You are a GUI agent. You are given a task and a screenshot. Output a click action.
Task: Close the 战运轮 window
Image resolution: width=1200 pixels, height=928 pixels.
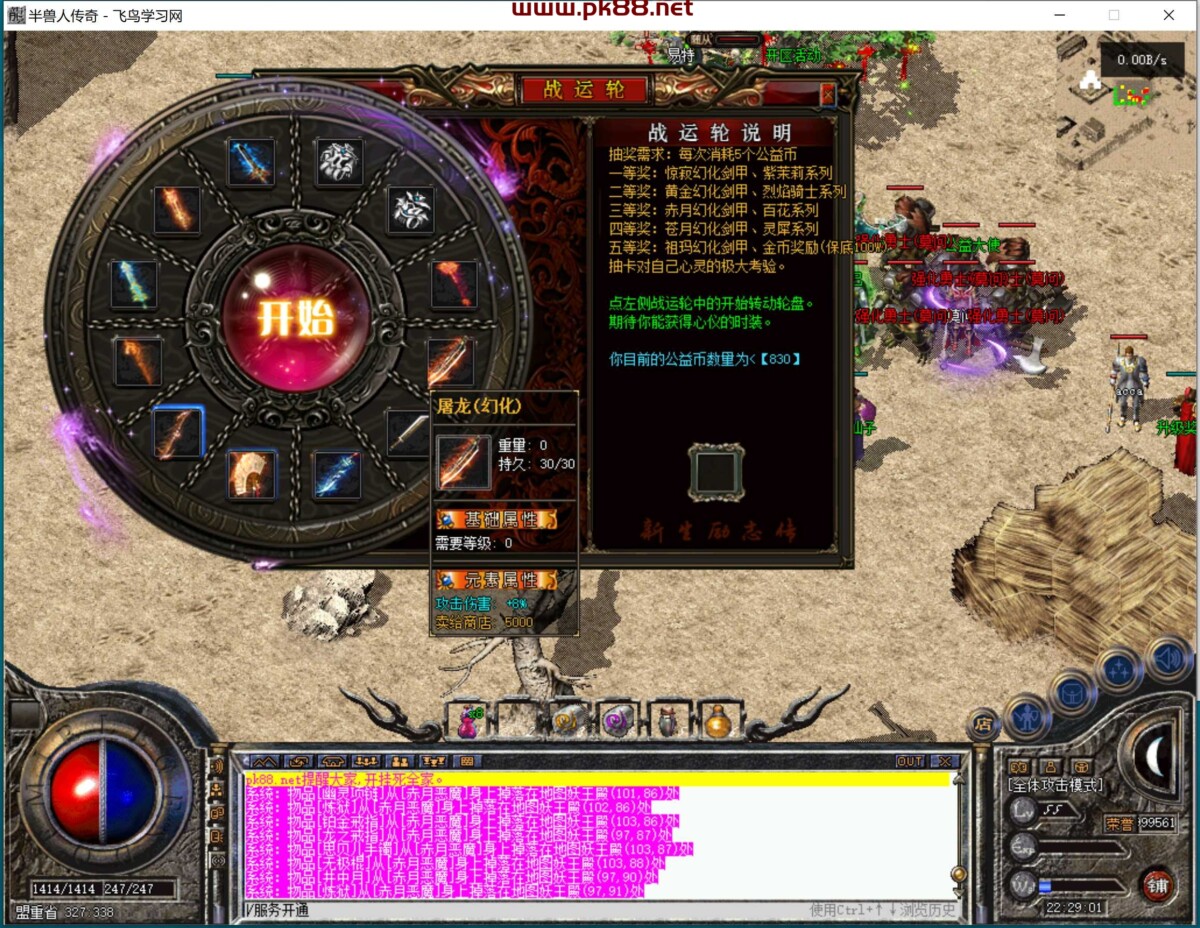tap(827, 93)
